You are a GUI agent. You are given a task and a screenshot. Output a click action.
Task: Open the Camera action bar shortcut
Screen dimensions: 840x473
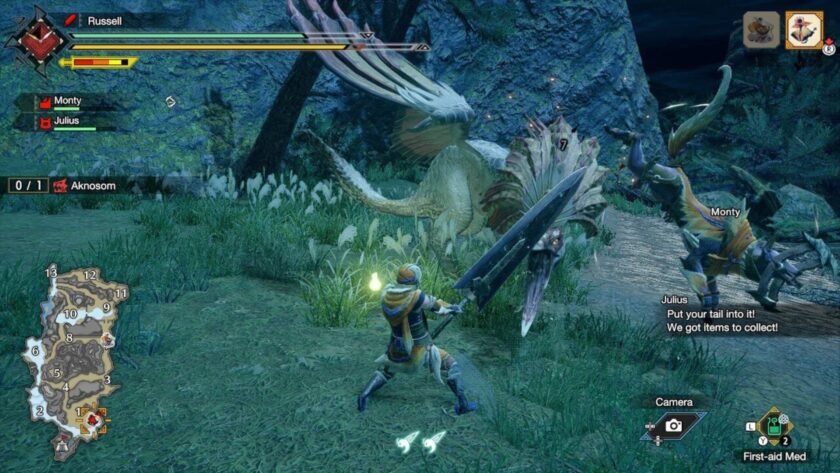(x=673, y=424)
